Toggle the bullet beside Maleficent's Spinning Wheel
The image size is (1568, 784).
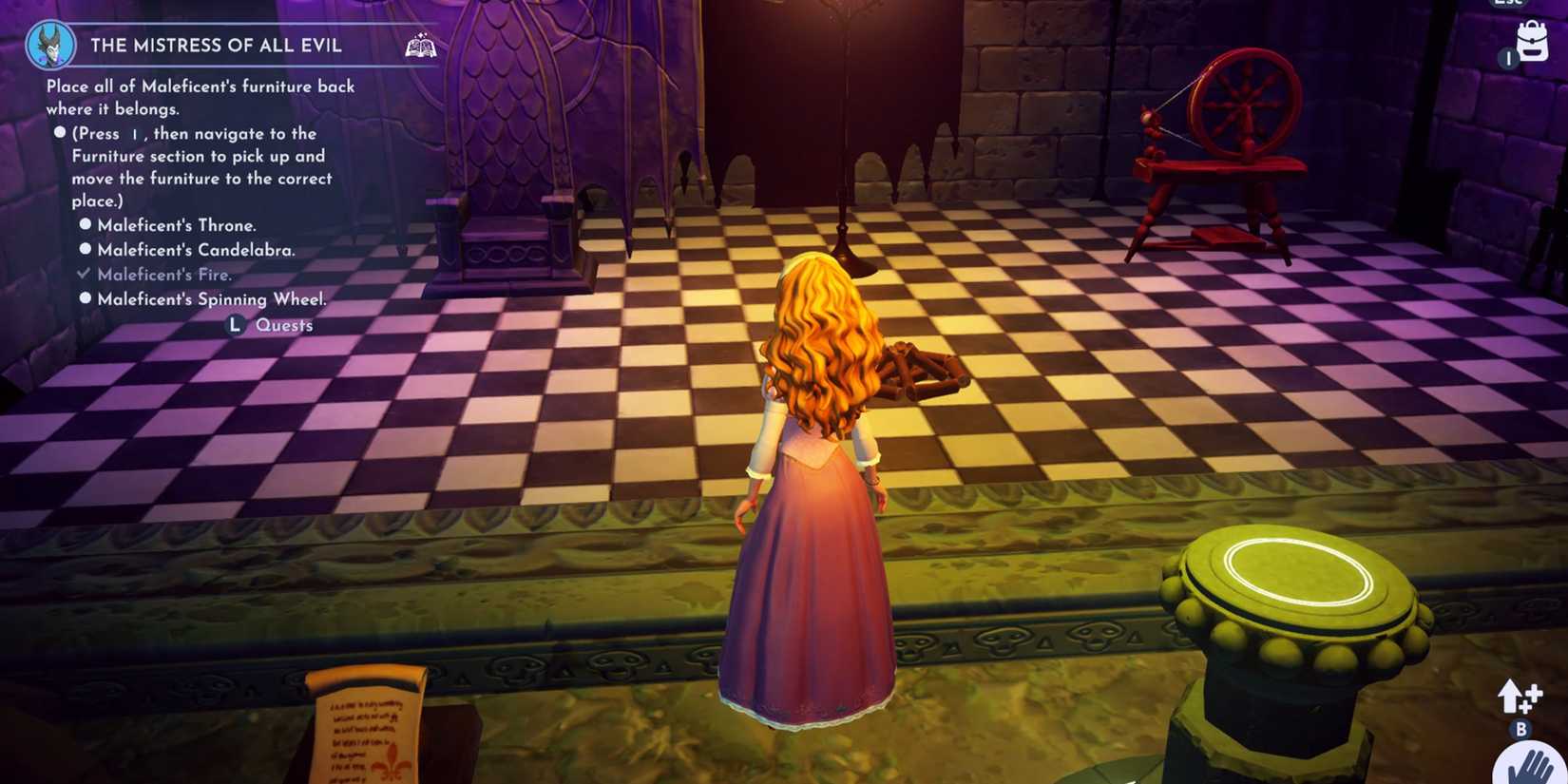tap(85, 298)
